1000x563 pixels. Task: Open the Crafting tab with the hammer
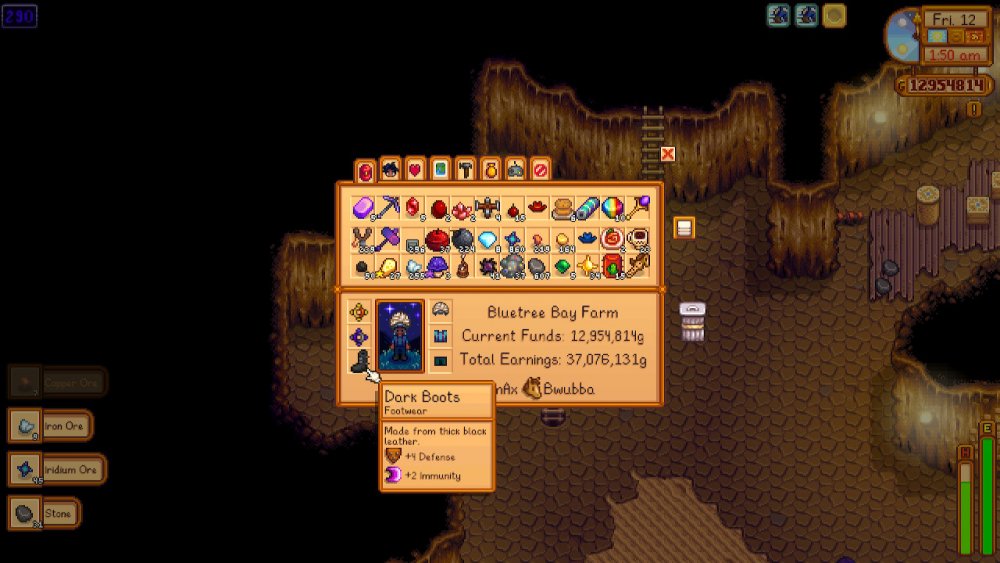(465, 170)
